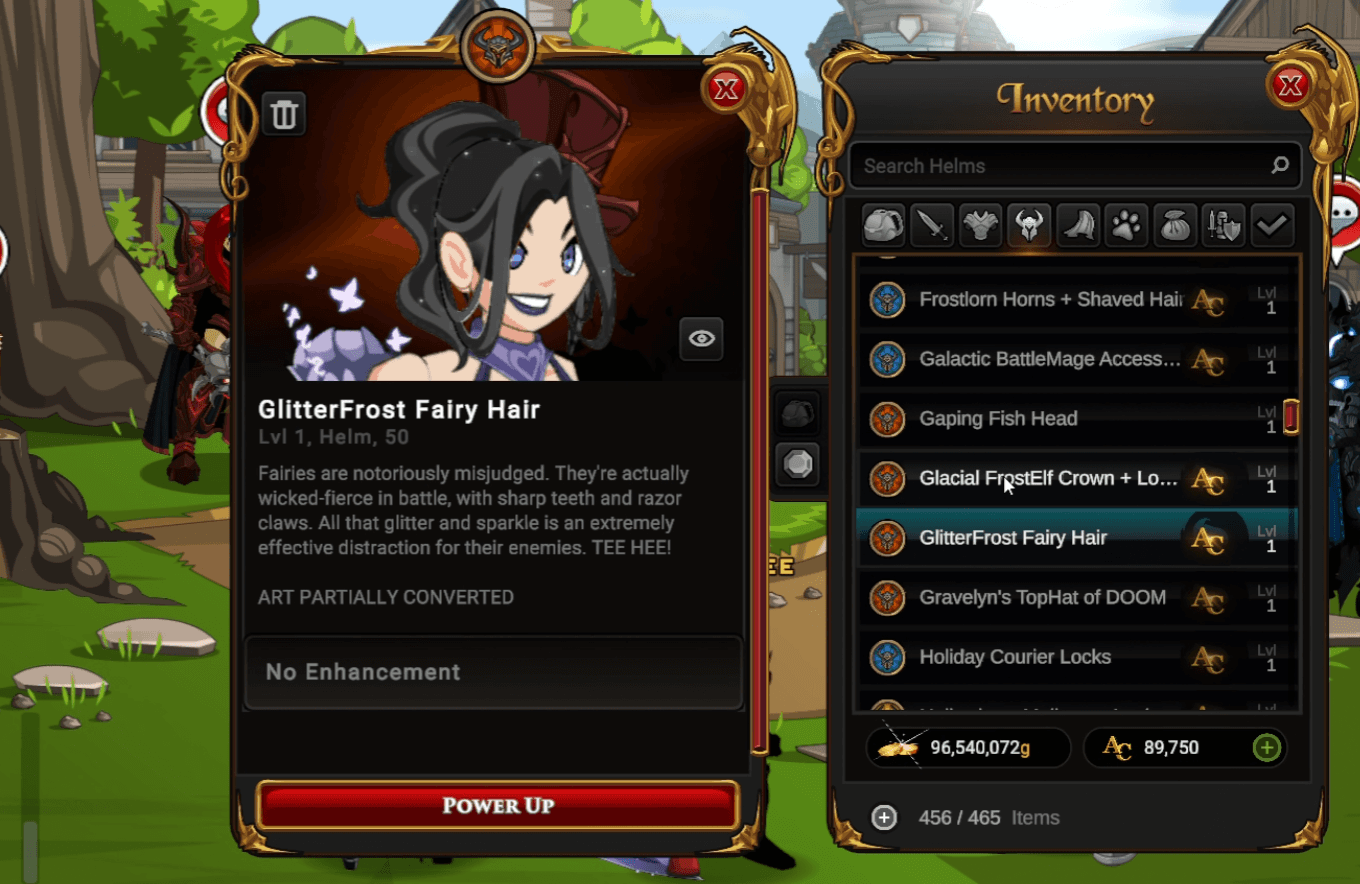Show the paw print pets tab
Screen dimensions: 1360x884
(1126, 226)
